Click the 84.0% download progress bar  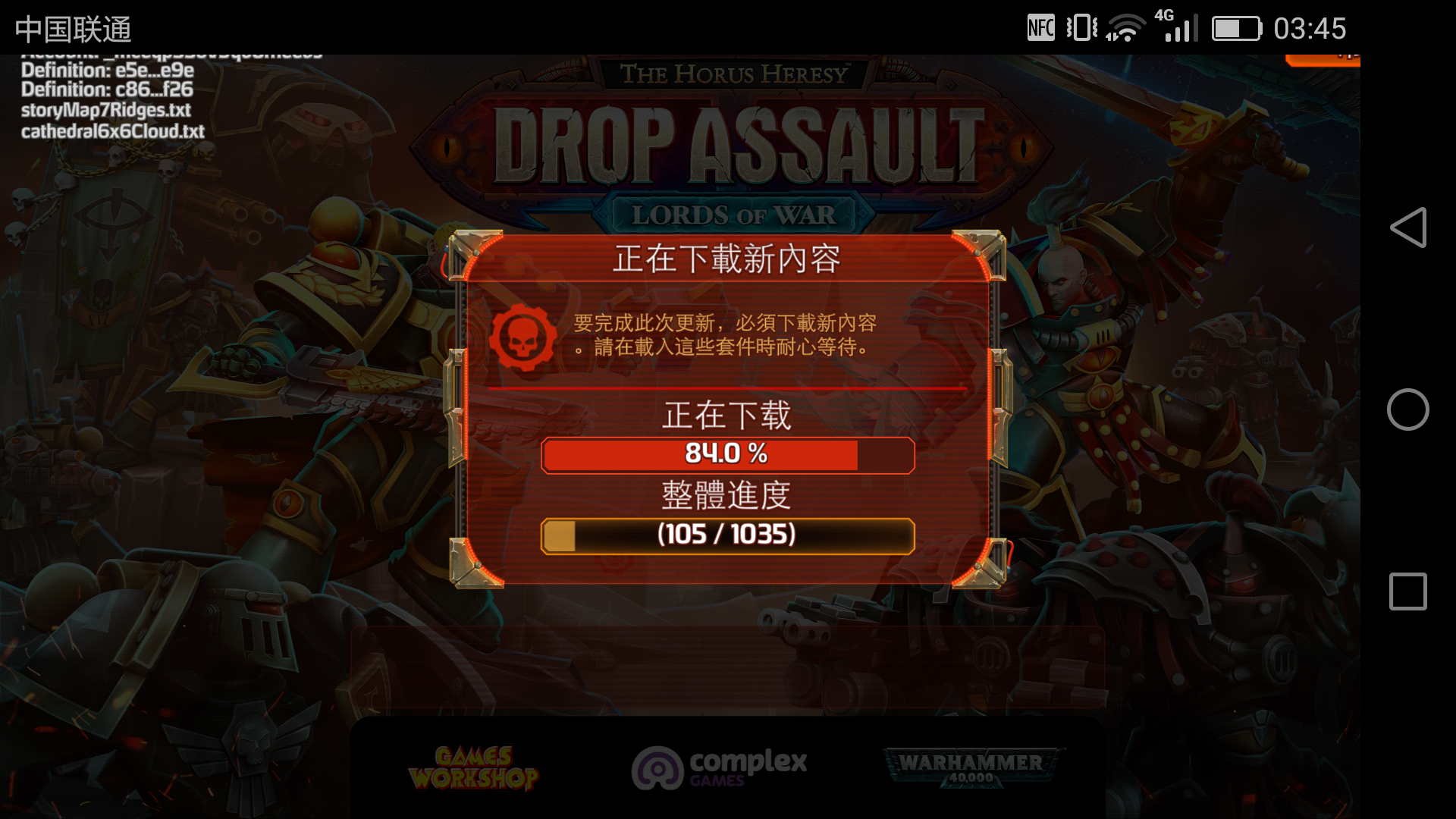click(x=727, y=455)
